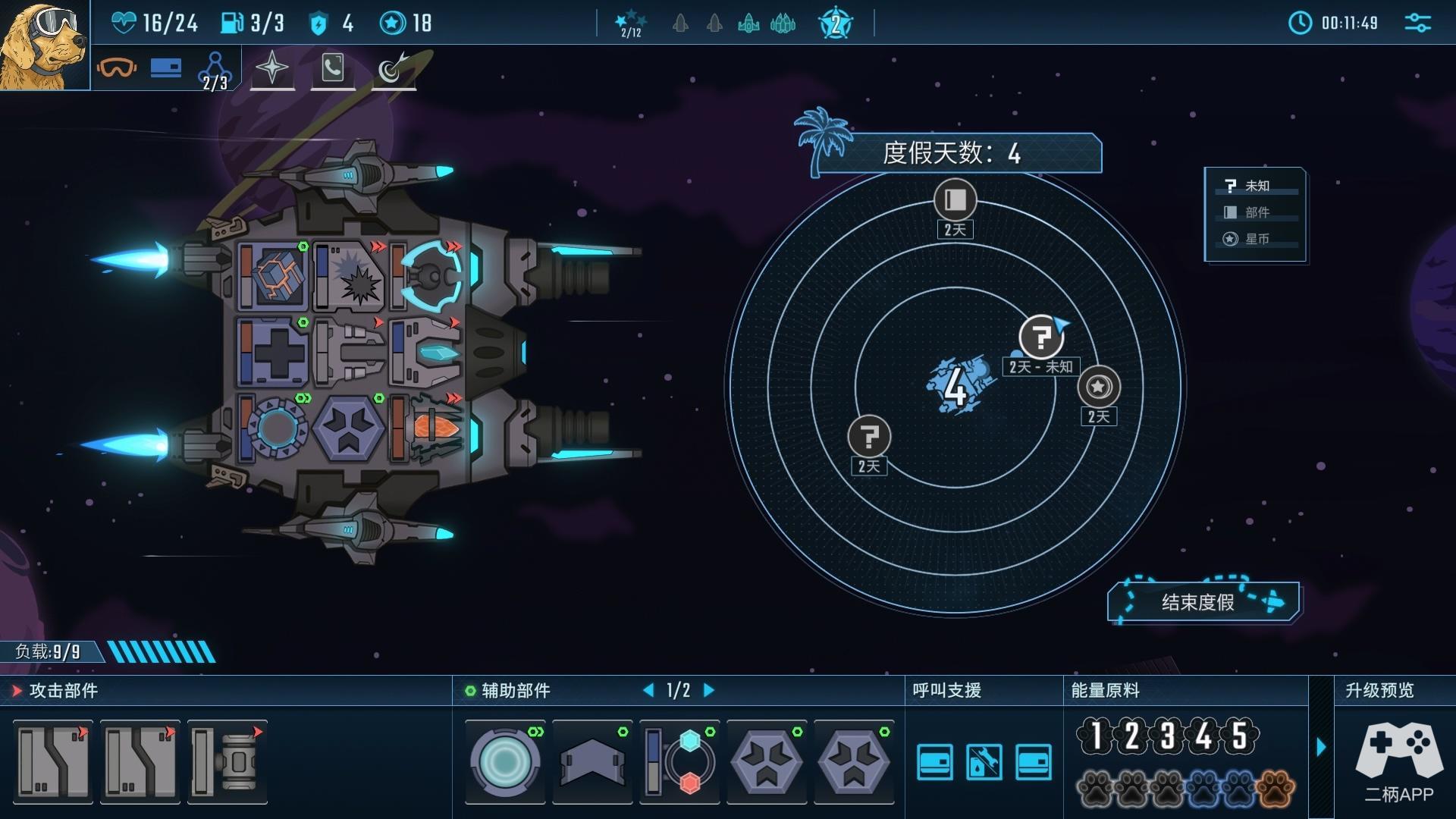Select the target missile skill icon

click(x=393, y=68)
